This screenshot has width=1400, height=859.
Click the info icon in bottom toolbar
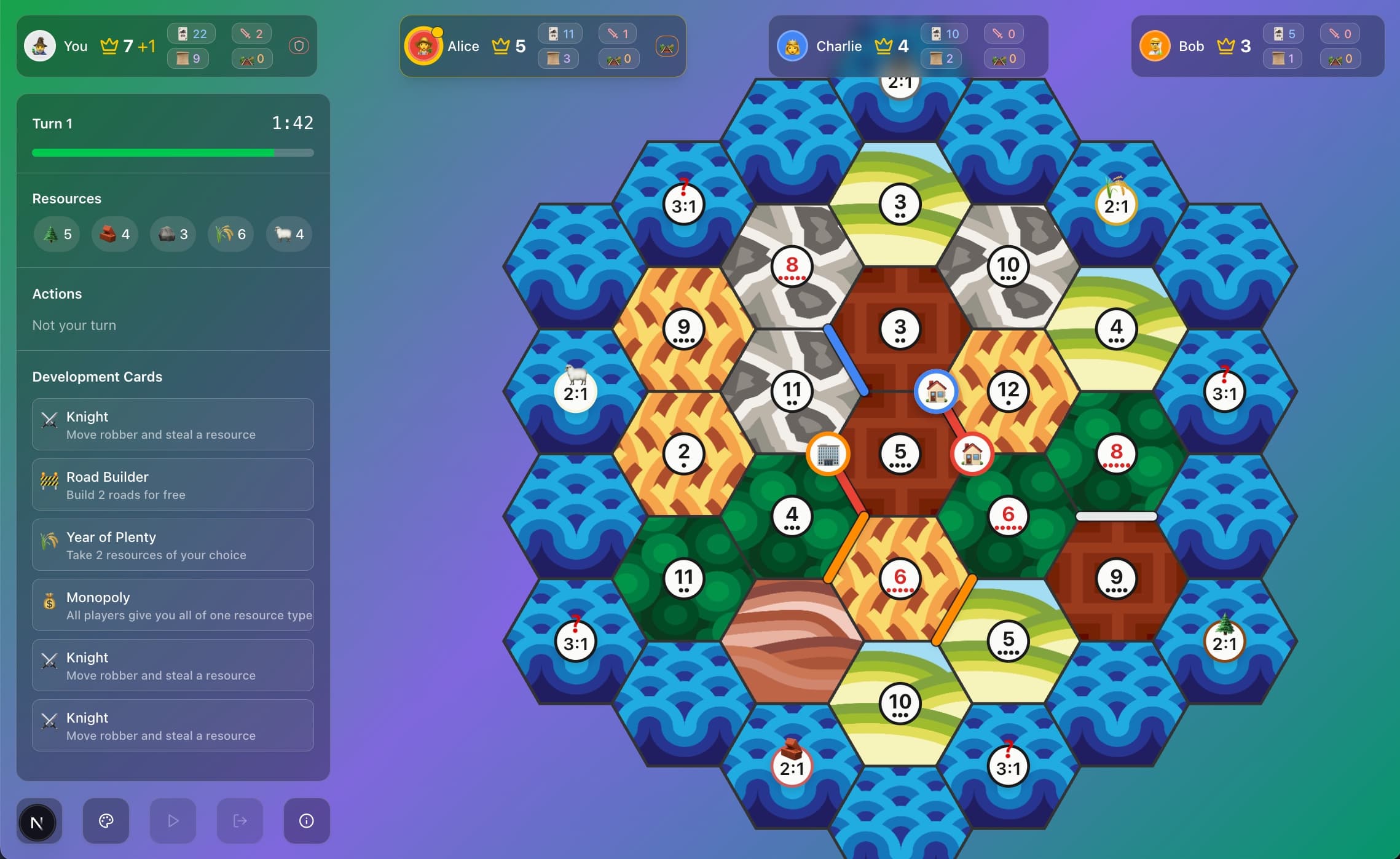pos(306,821)
